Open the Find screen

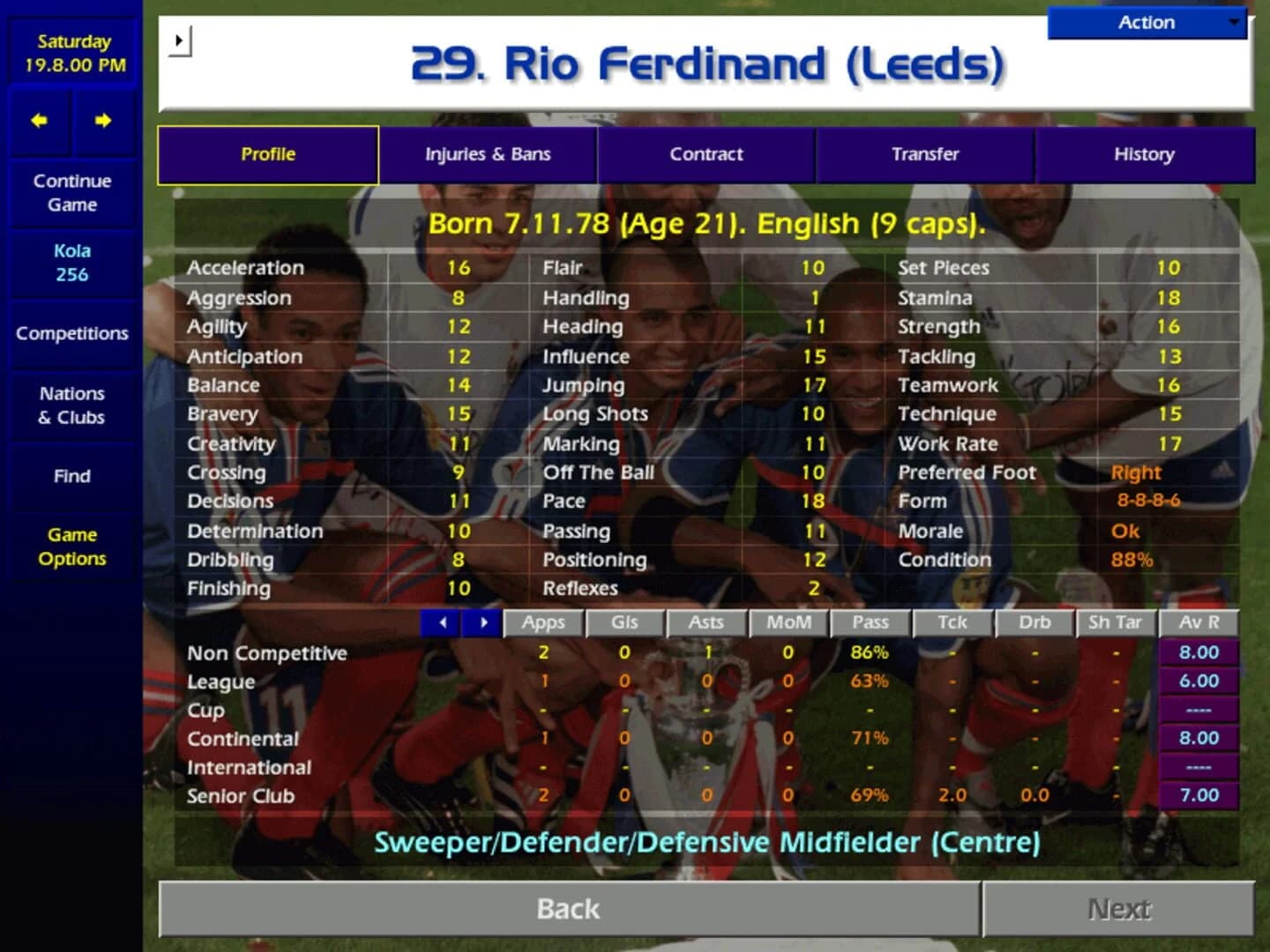71,476
